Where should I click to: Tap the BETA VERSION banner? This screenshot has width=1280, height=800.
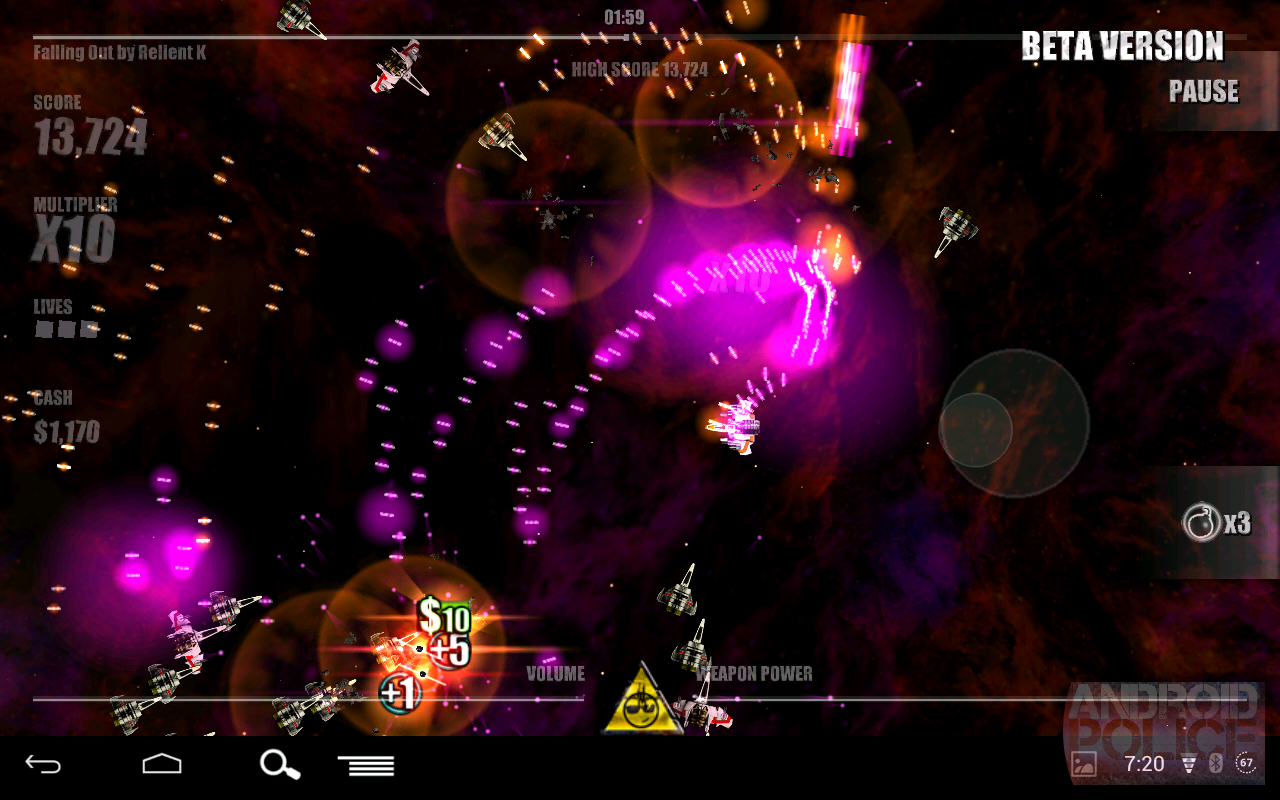pyautogui.click(x=1121, y=46)
